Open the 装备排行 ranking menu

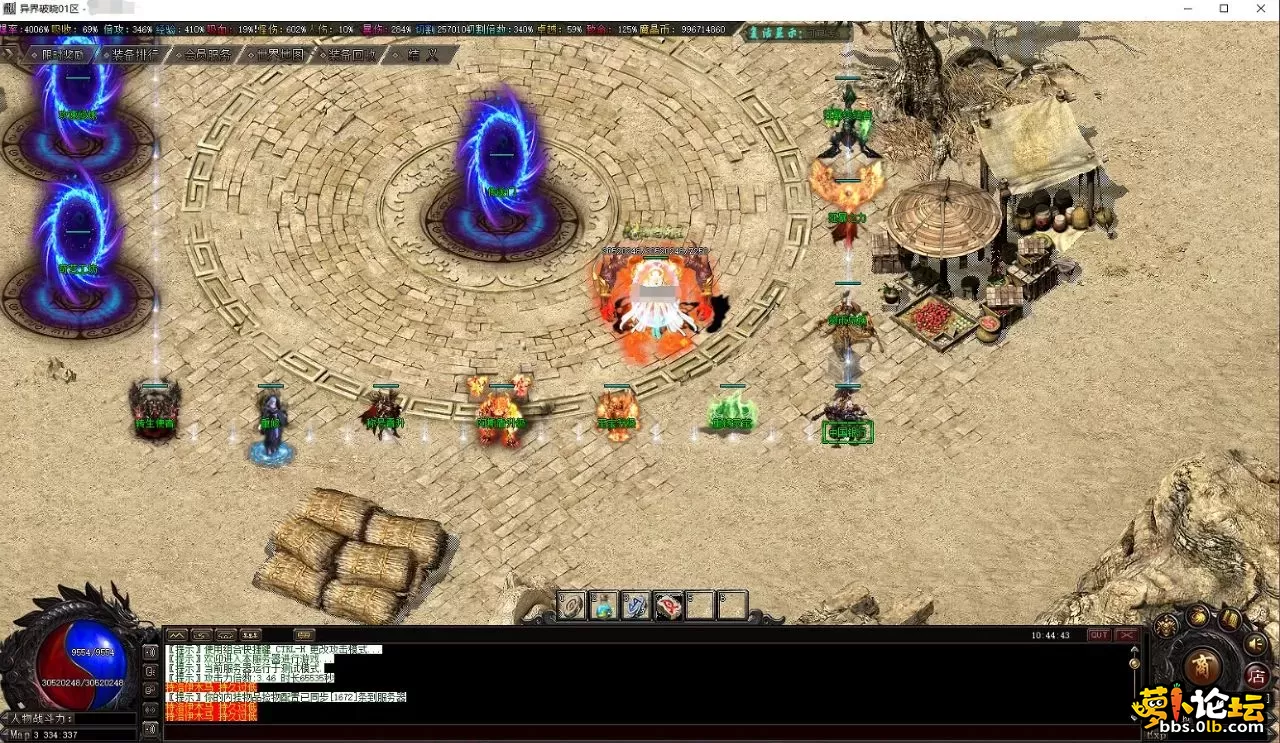tap(134, 55)
